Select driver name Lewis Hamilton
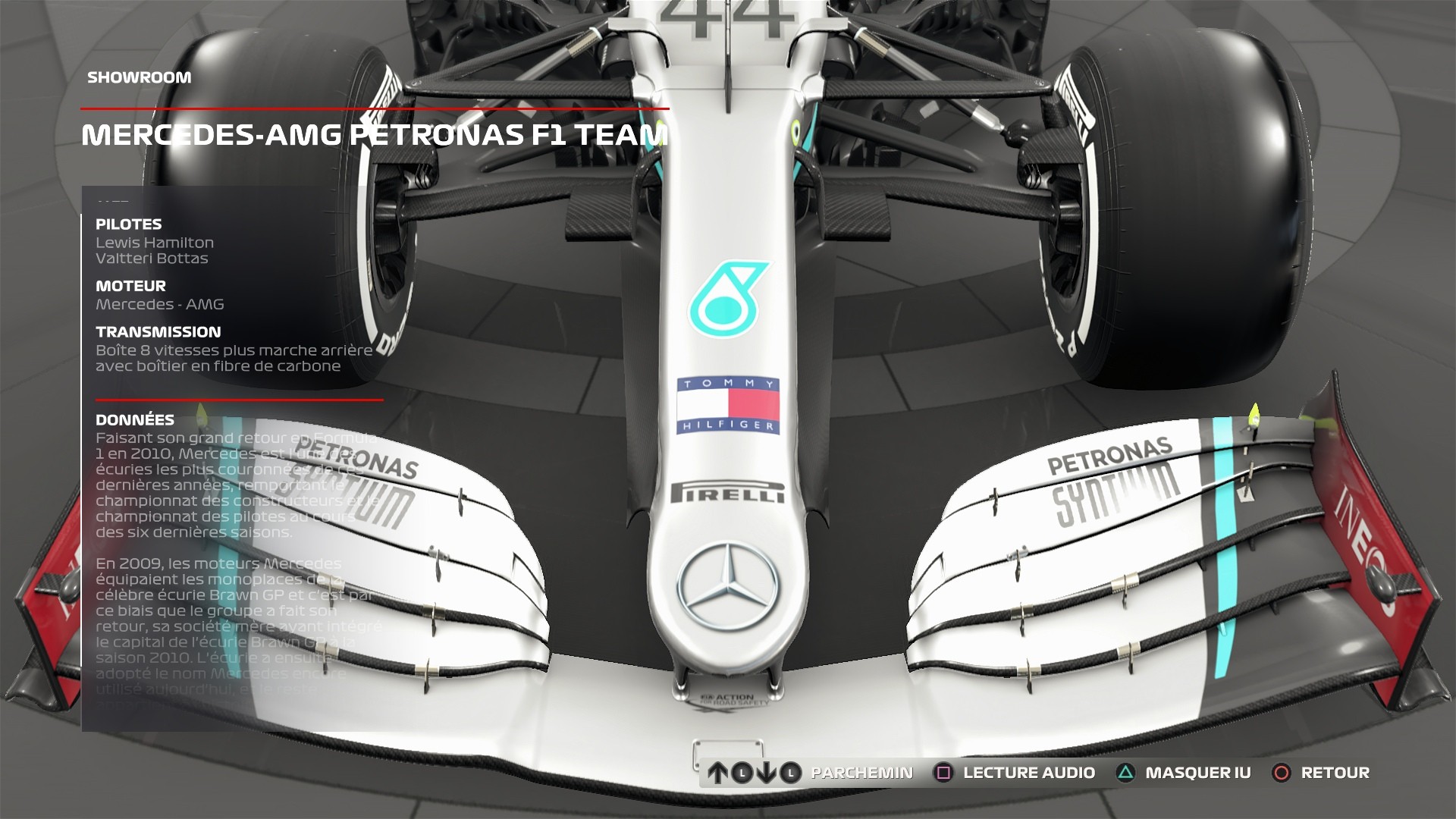Viewport: 1456px width, 819px height. [x=154, y=243]
